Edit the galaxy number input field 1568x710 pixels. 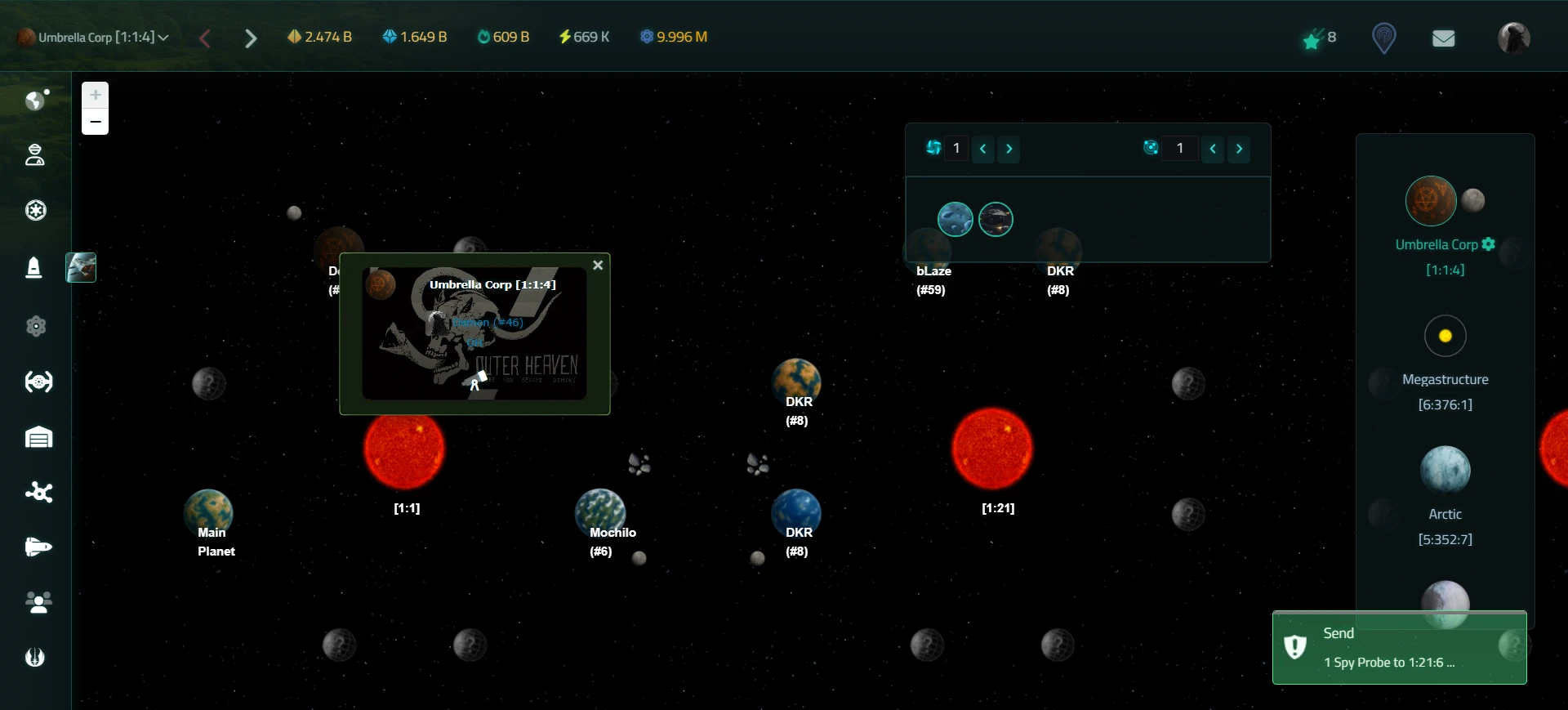[x=956, y=149]
